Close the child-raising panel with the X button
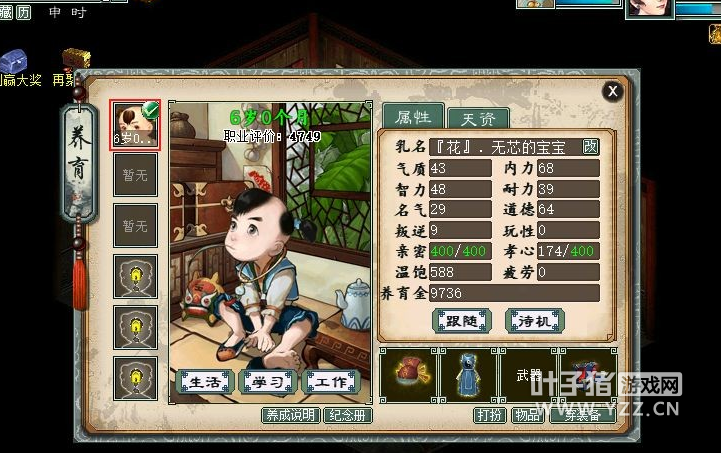The width and height of the screenshot is (721, 453). click(x=613, y=91)
